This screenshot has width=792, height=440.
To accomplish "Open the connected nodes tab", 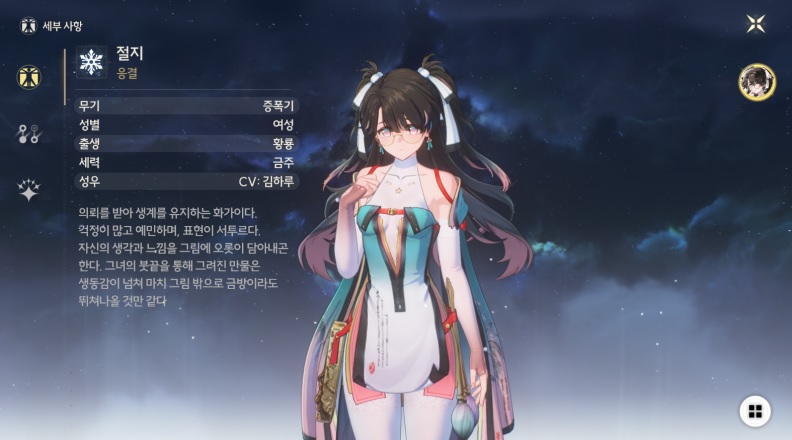I will [29, 134].
